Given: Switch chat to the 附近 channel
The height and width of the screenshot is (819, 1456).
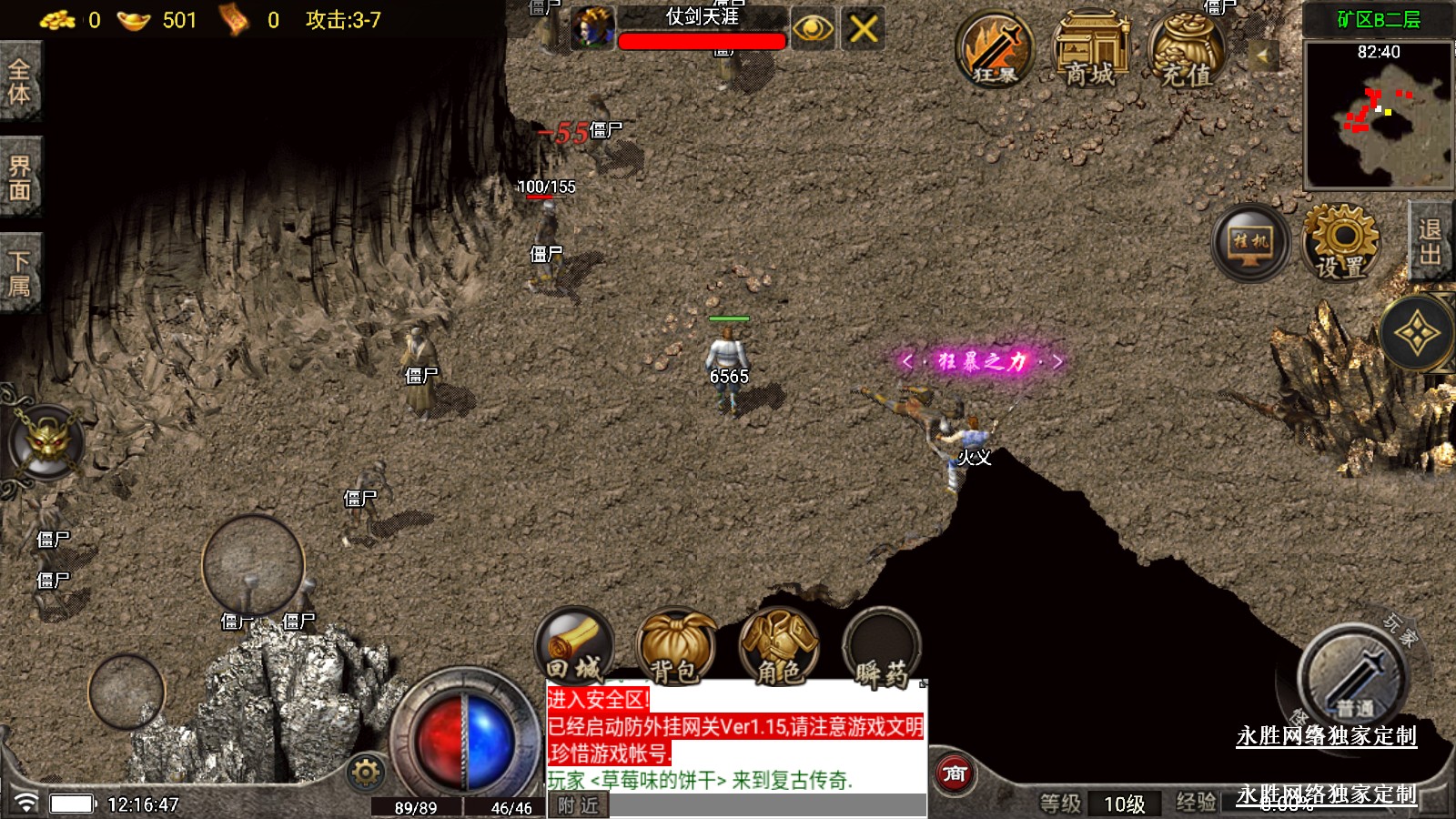Looking at the screenshot, I should coord(578,805).
